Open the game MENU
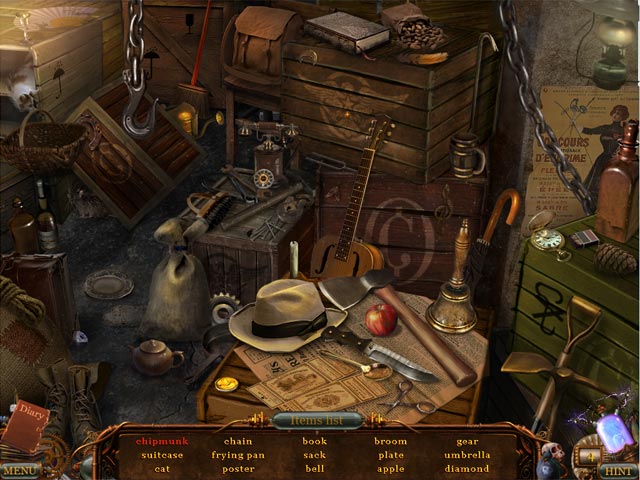 click(20, 469)
